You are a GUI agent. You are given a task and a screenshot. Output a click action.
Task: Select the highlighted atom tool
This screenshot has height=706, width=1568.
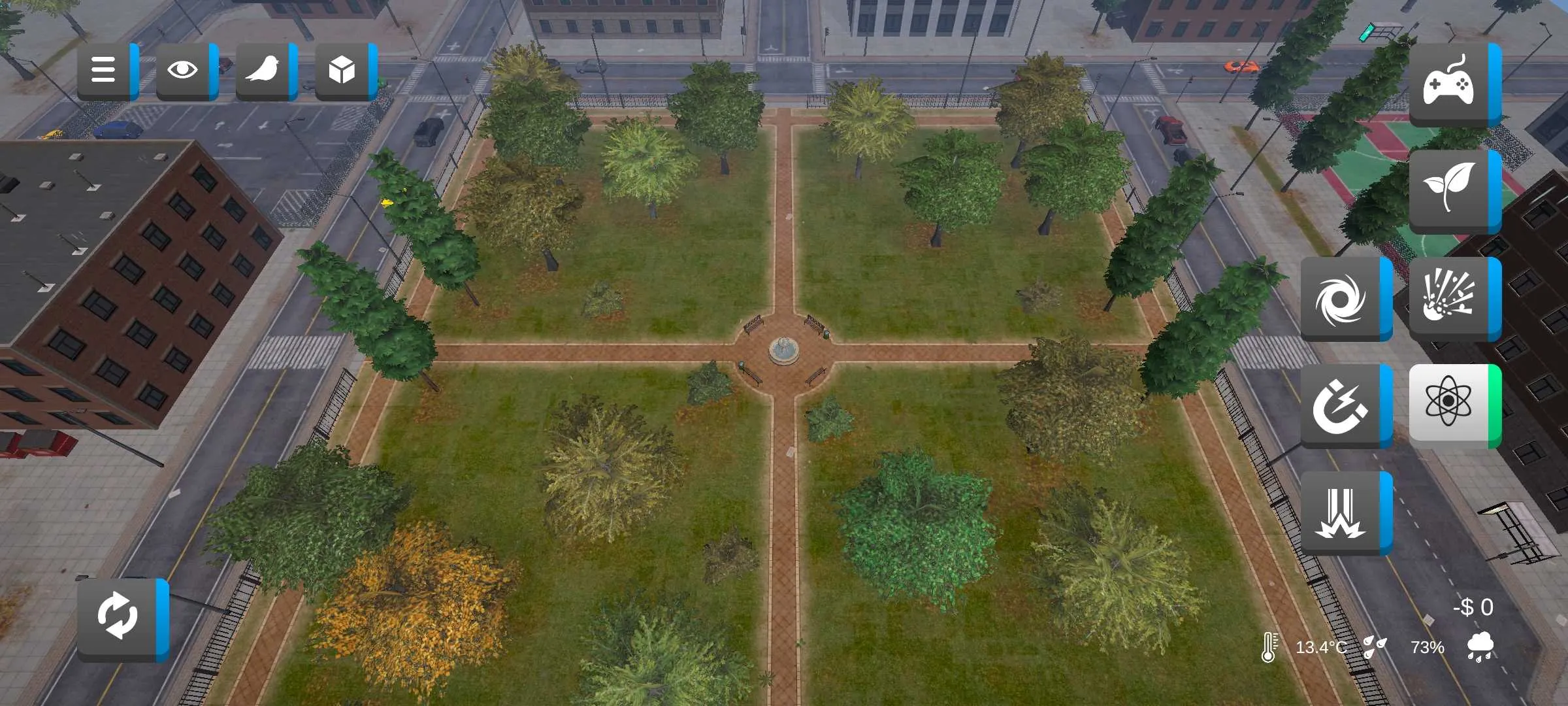click(1450, 405)
